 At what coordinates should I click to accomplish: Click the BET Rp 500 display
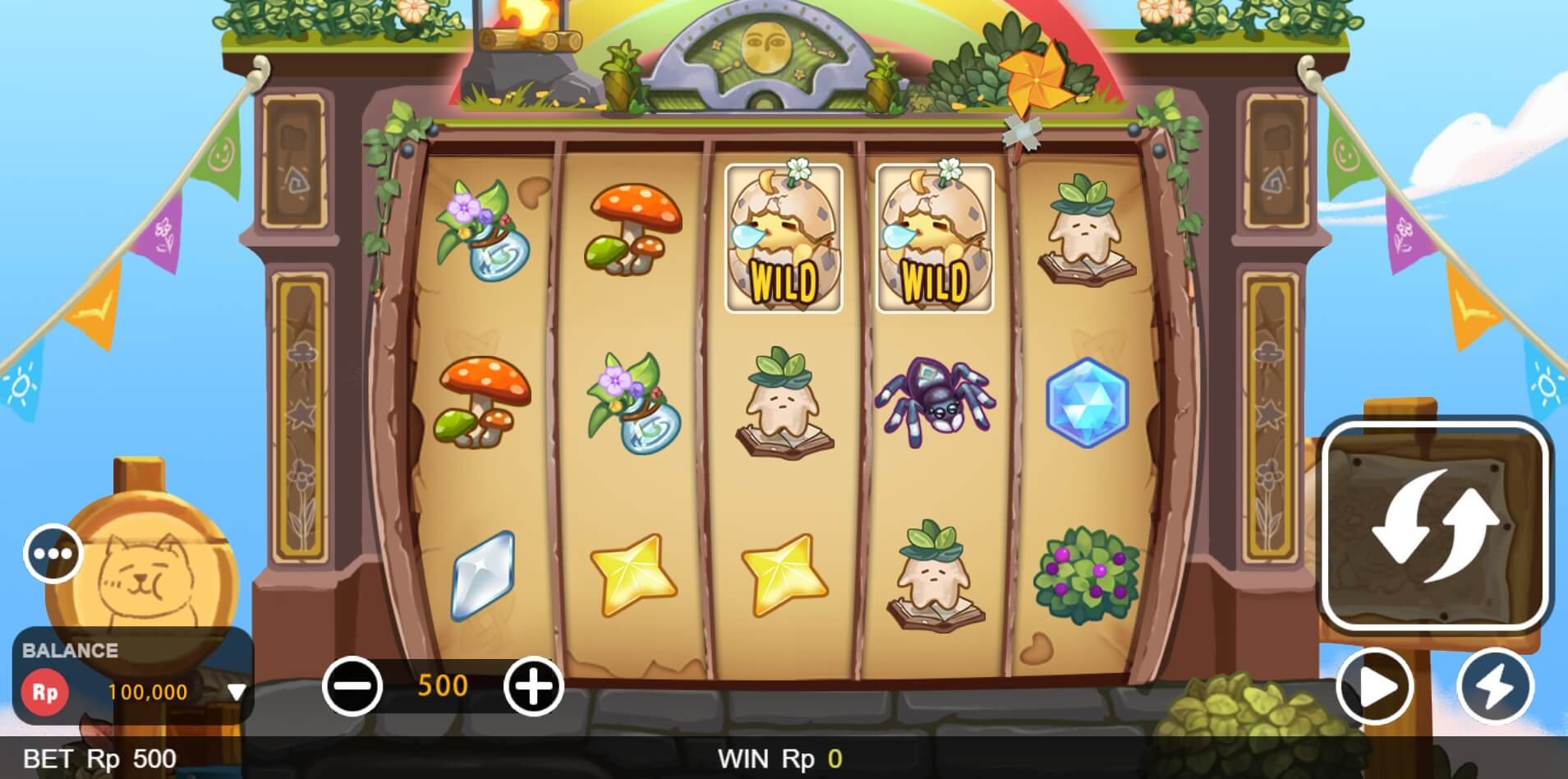[x=99, y=758]
